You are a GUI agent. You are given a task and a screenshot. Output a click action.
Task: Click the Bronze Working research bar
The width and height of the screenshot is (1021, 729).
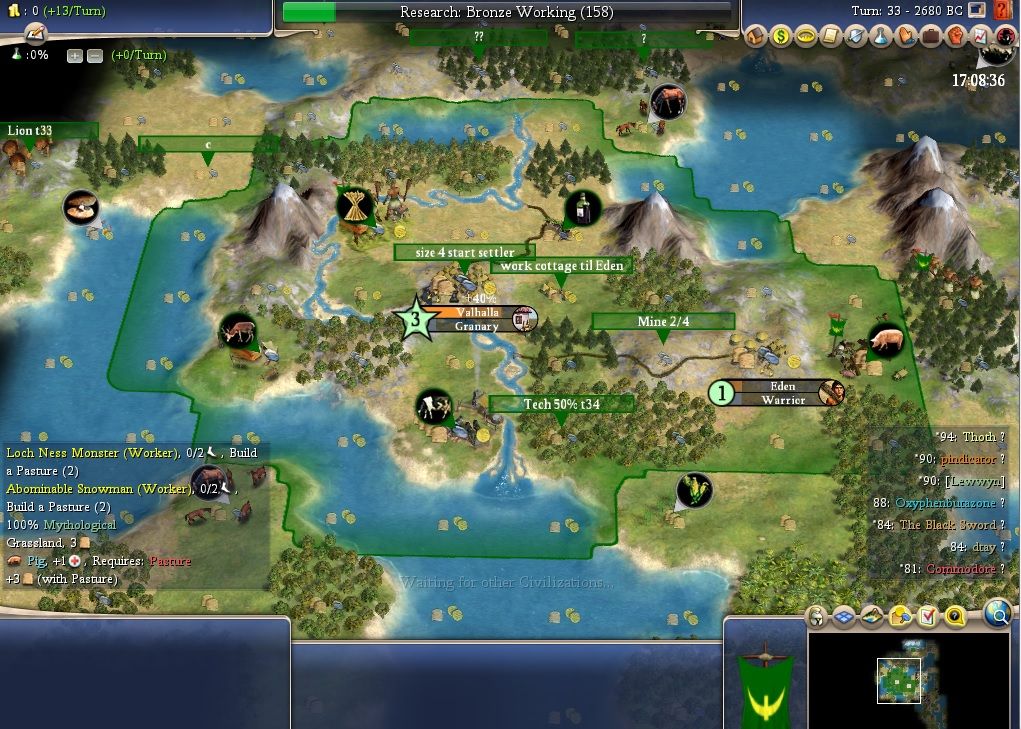pos(506,13)
